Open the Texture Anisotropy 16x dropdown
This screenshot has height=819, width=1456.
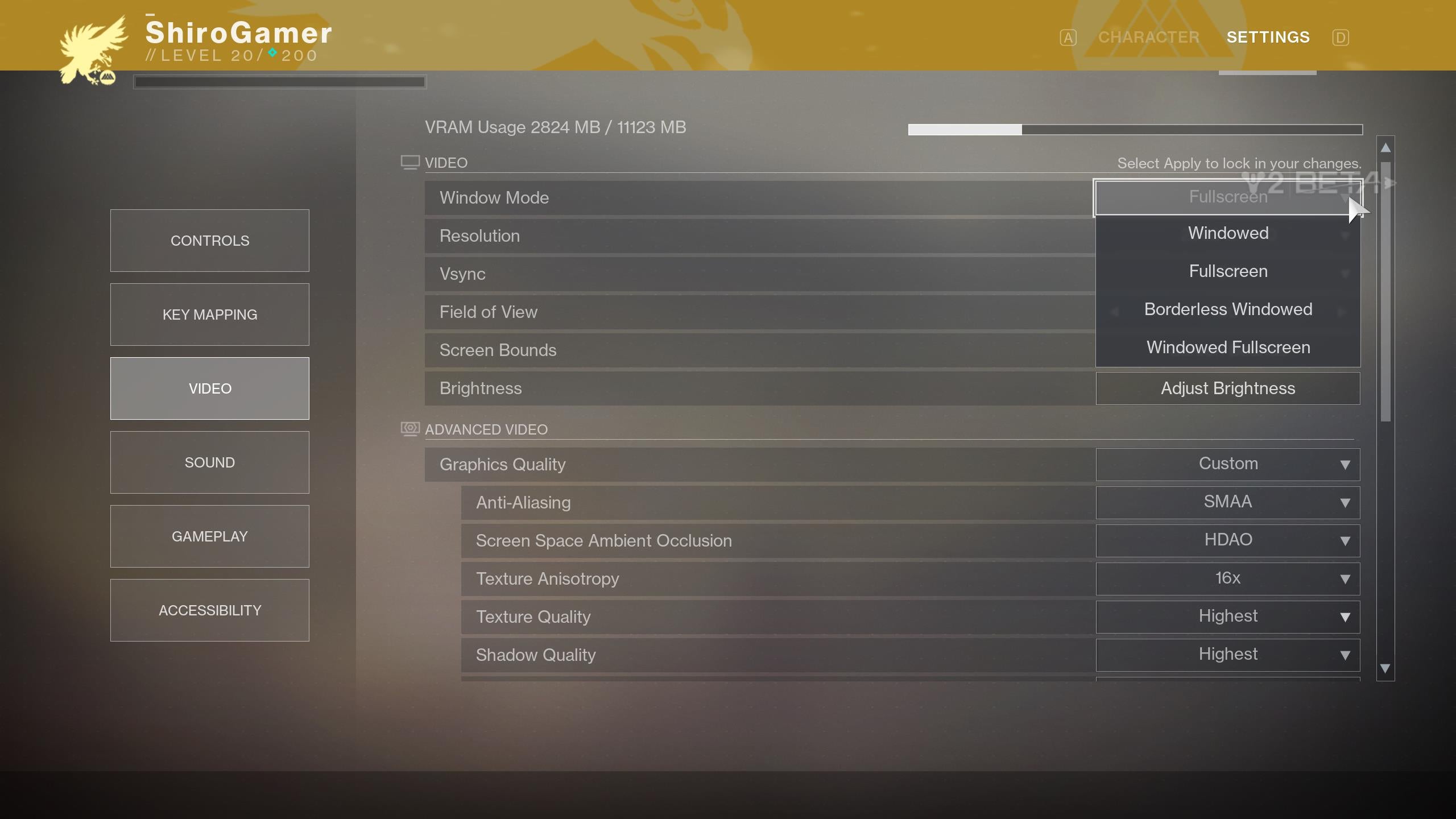pos(1227,578)
